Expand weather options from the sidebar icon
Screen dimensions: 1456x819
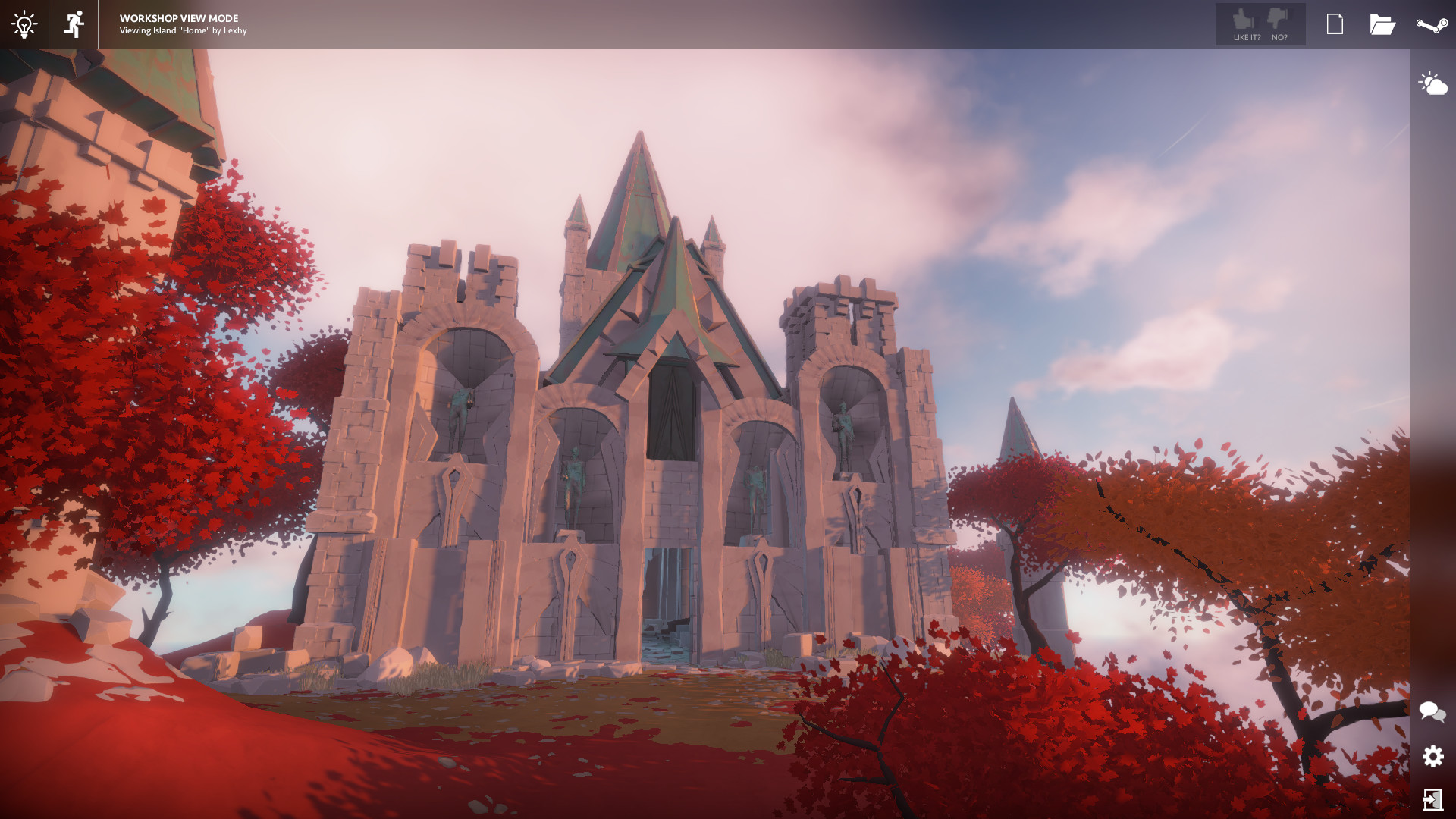pos(1432,83)
